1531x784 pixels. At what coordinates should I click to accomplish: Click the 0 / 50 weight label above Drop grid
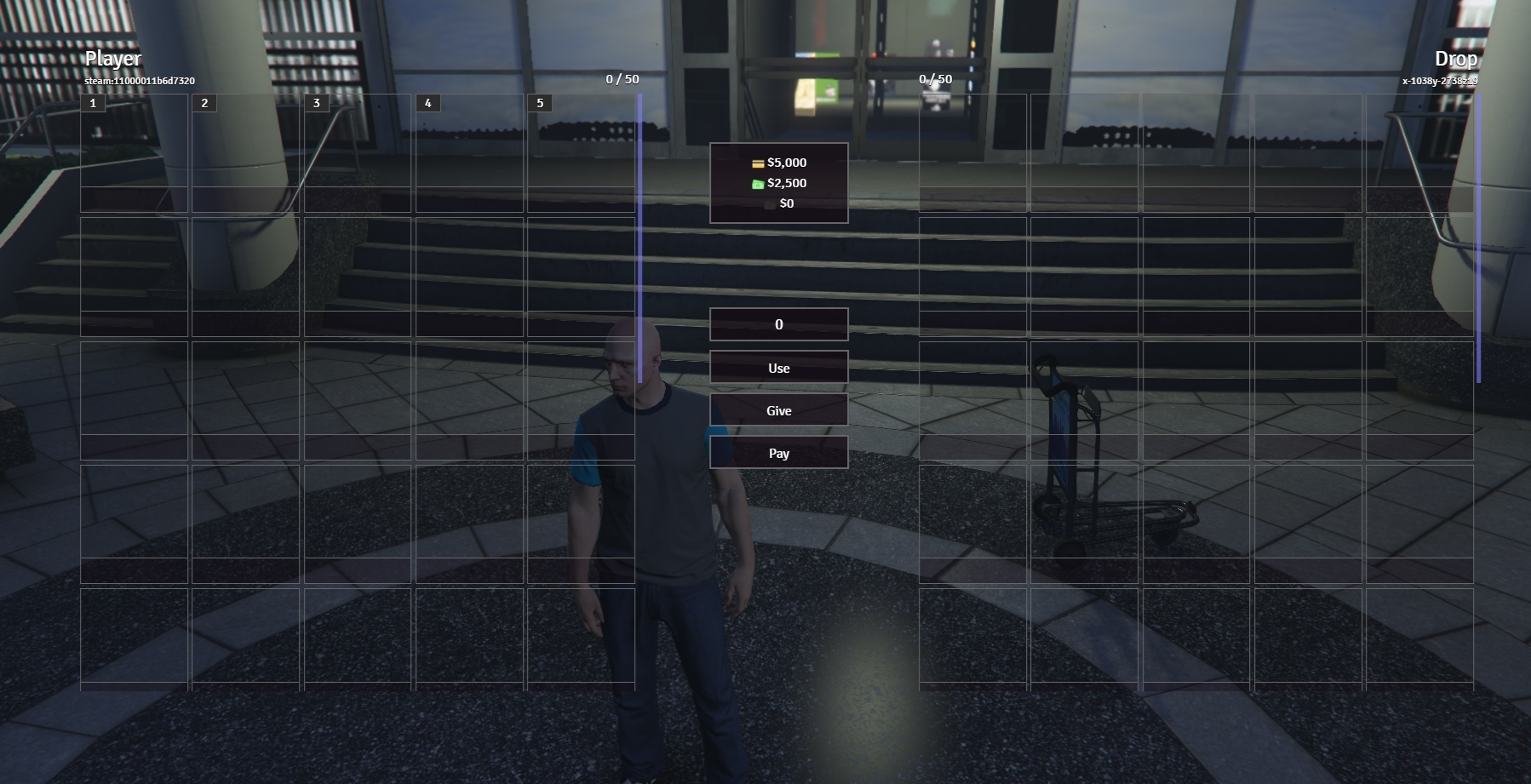[934, 79]
